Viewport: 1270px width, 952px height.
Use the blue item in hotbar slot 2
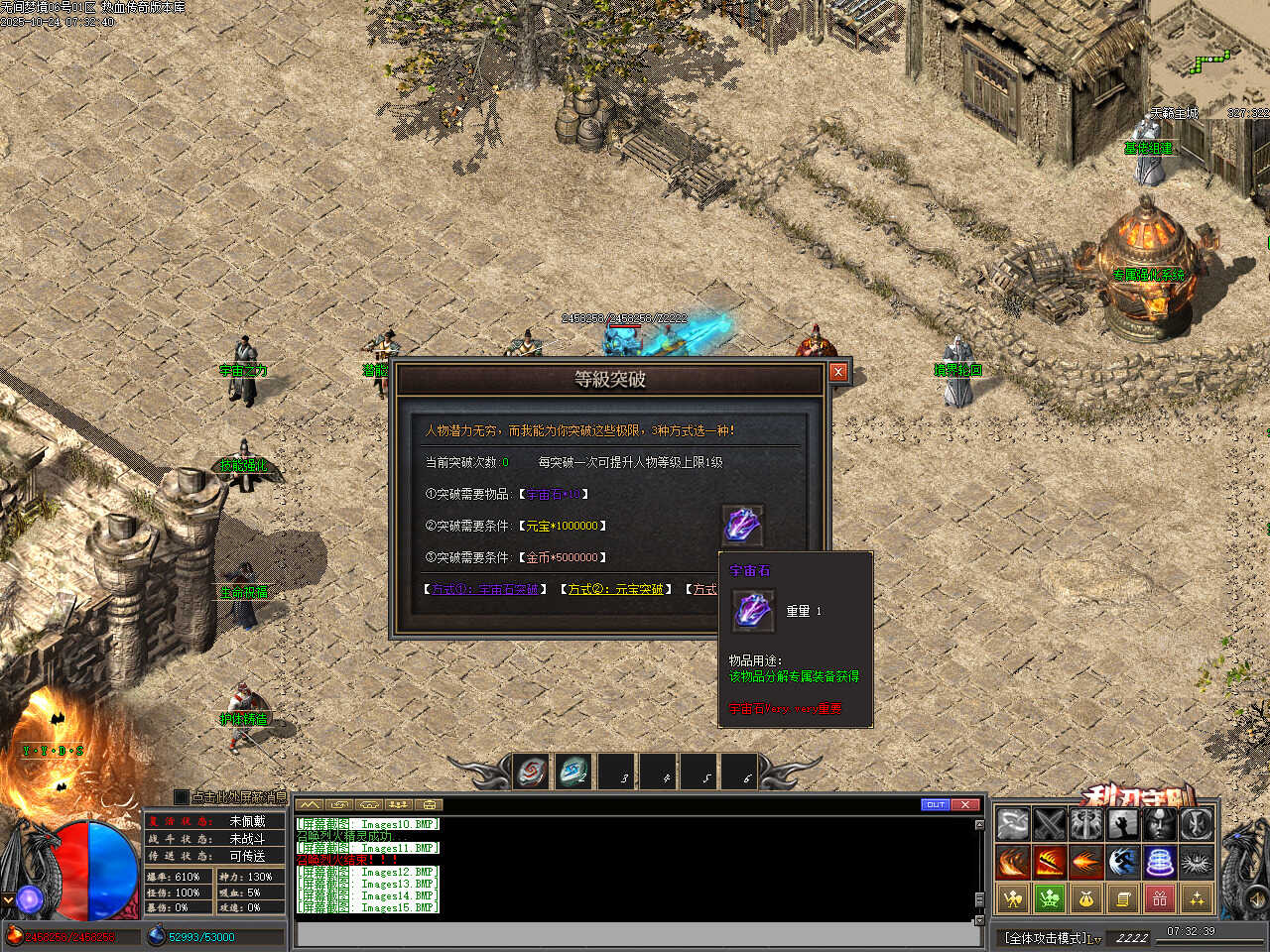[x=572, y=771]
